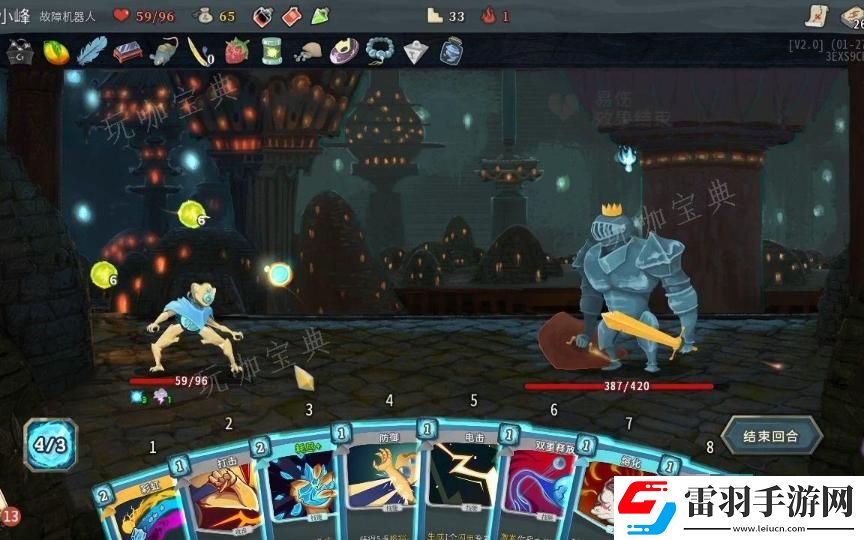End the turn with 结束回合

coord(771,436)
